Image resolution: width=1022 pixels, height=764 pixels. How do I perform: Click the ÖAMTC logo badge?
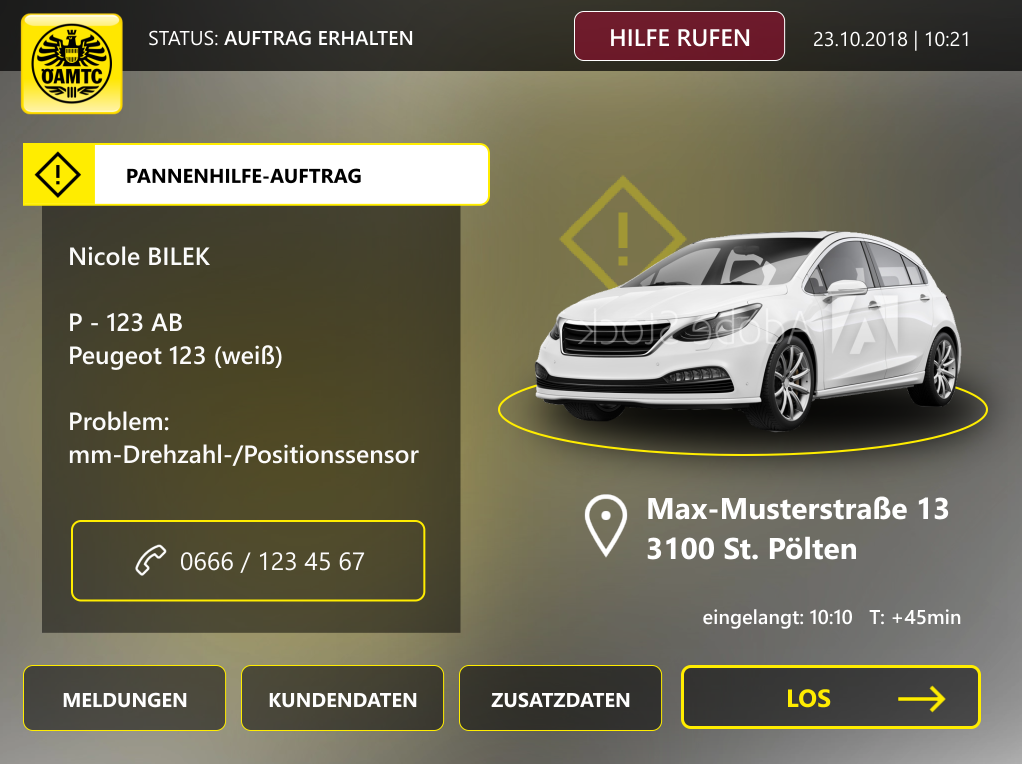pyautogui.click(x=72, y=63)
